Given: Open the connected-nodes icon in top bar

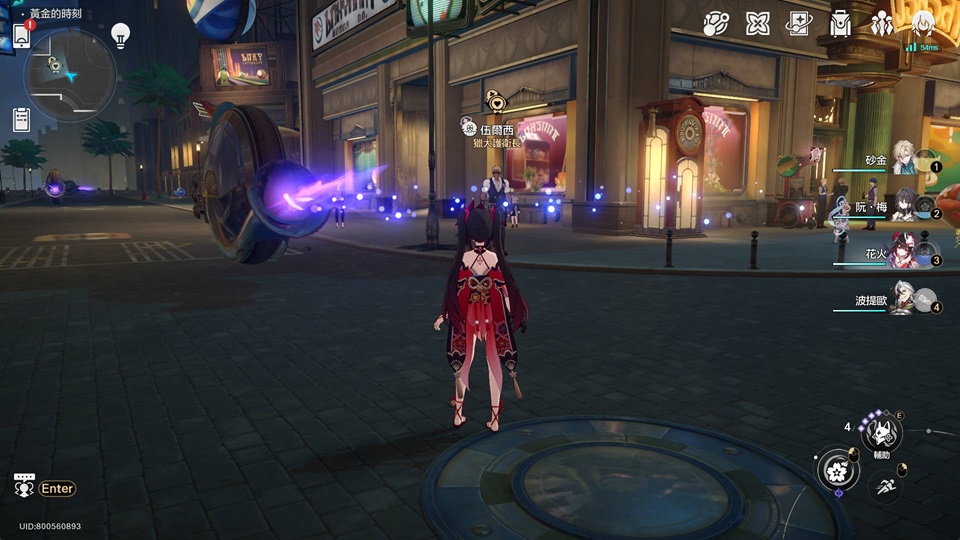Looking at the screenshot, I should (x=716, y=23).
